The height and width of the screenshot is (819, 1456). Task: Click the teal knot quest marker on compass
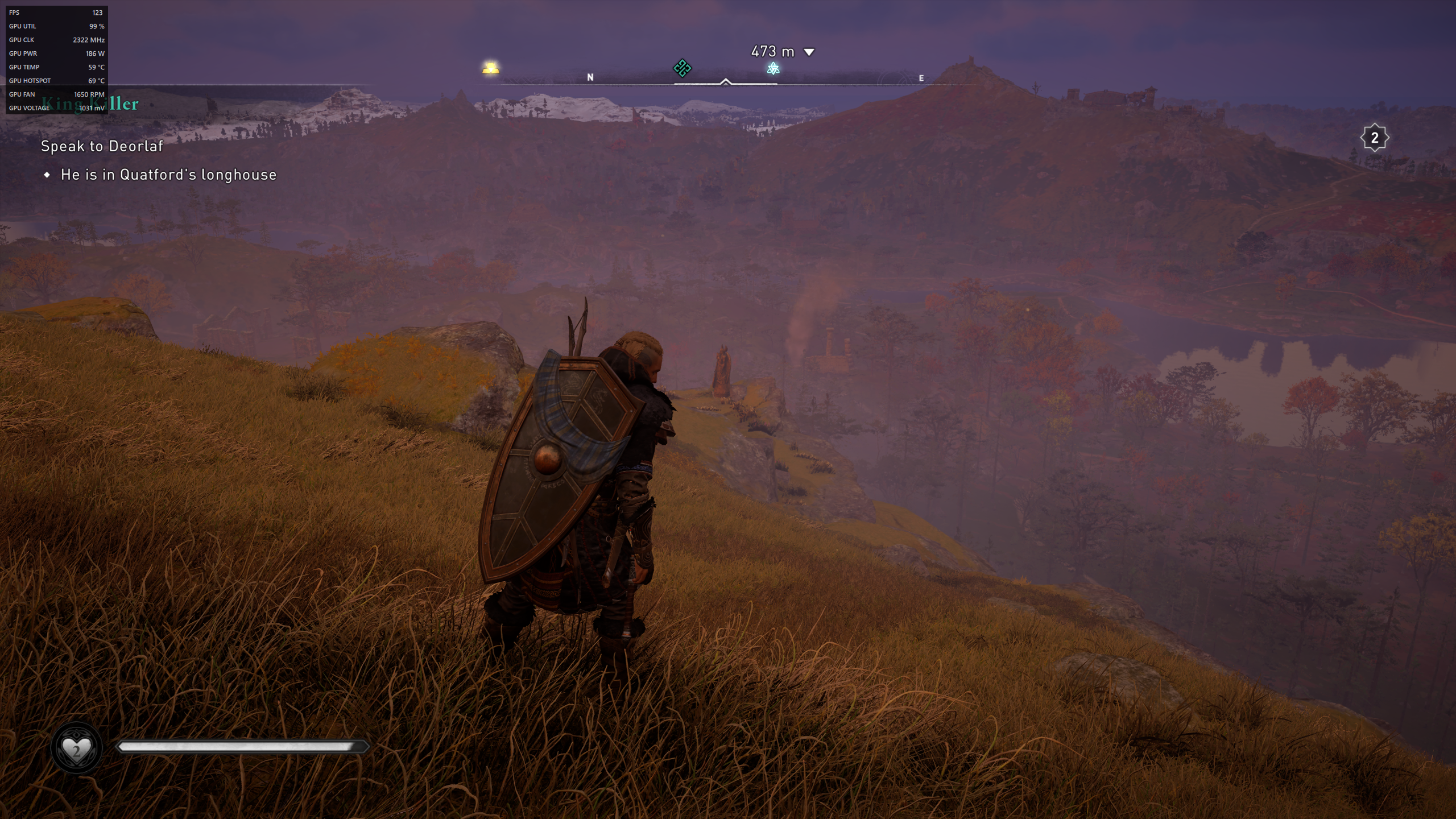click(x=682, y=68)
